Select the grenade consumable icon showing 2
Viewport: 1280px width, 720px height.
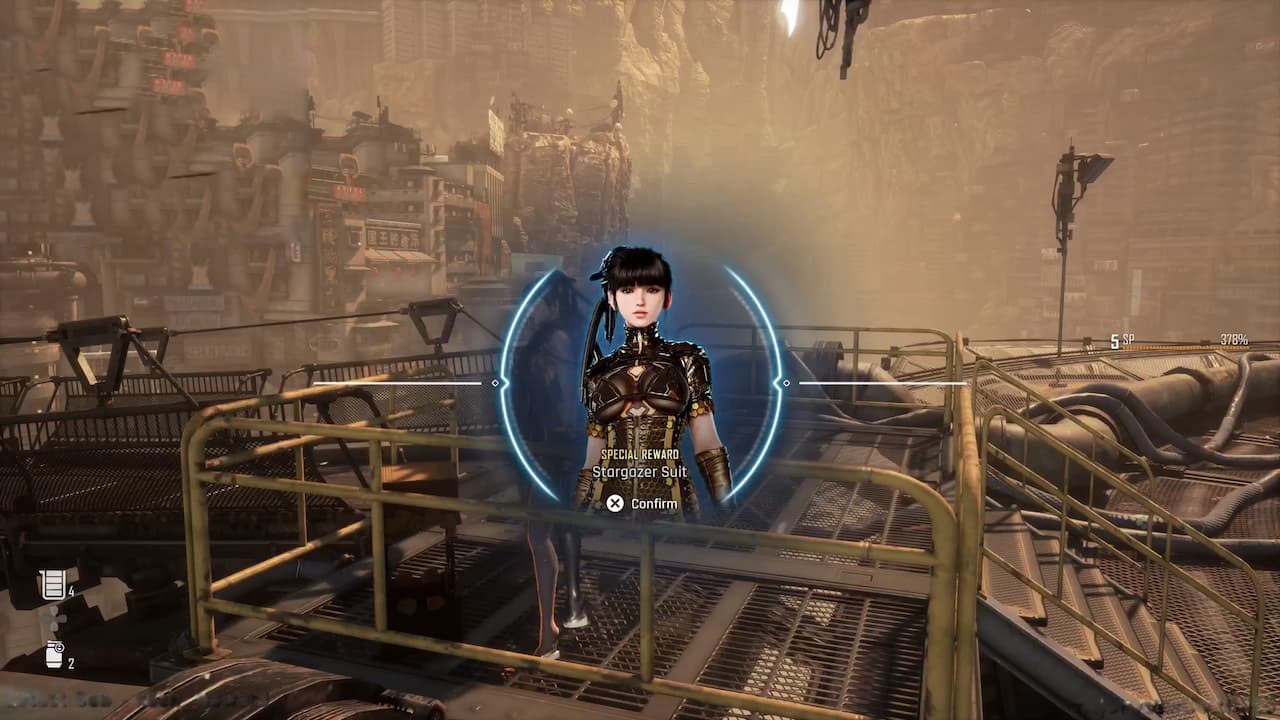point(53,655)
